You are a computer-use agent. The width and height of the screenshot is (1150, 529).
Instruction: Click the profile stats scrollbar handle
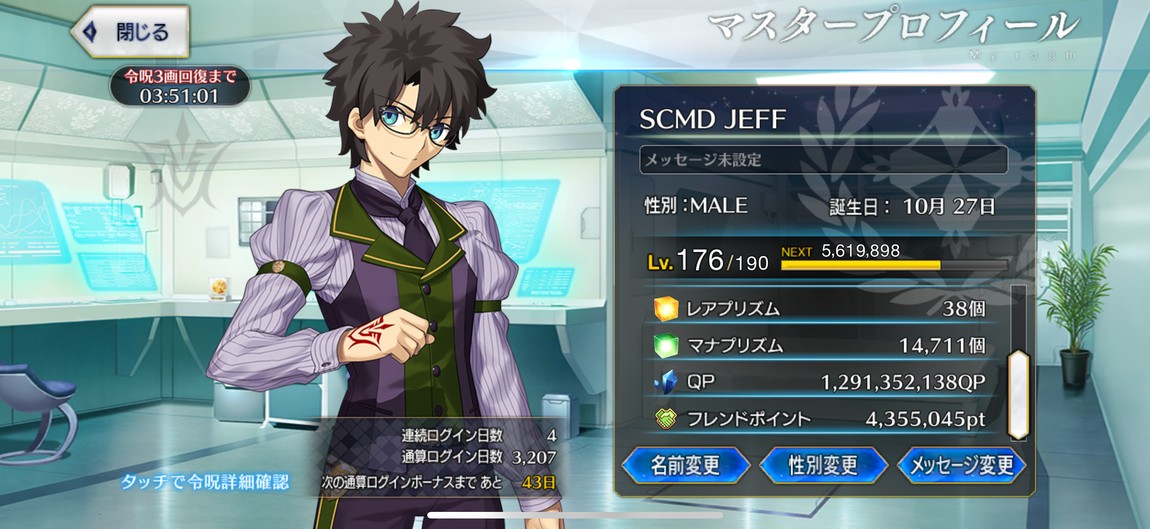pos(1018,394)
